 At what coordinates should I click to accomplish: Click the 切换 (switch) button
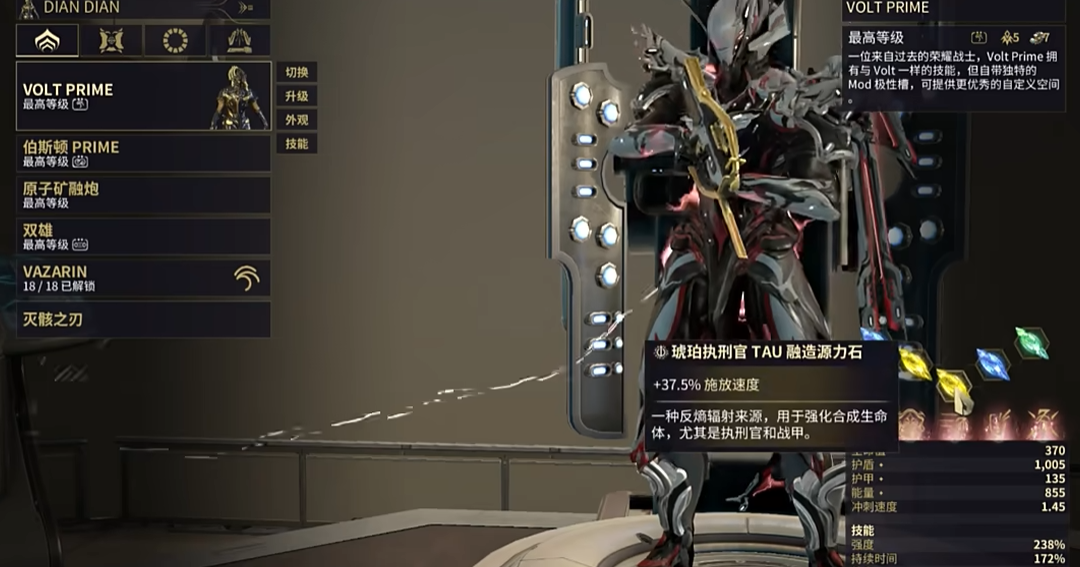tap(297, 72)
